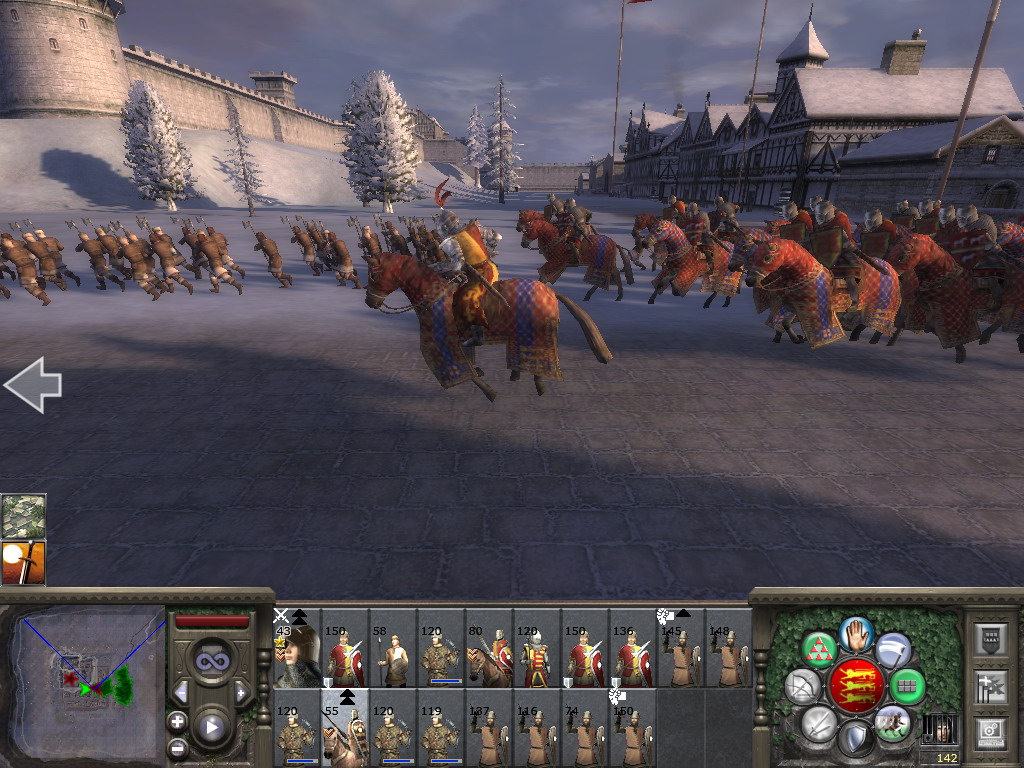Click the red three-lions faction emblem
1024x768 pixels.
pyautogui.click(x=856, y=685)
